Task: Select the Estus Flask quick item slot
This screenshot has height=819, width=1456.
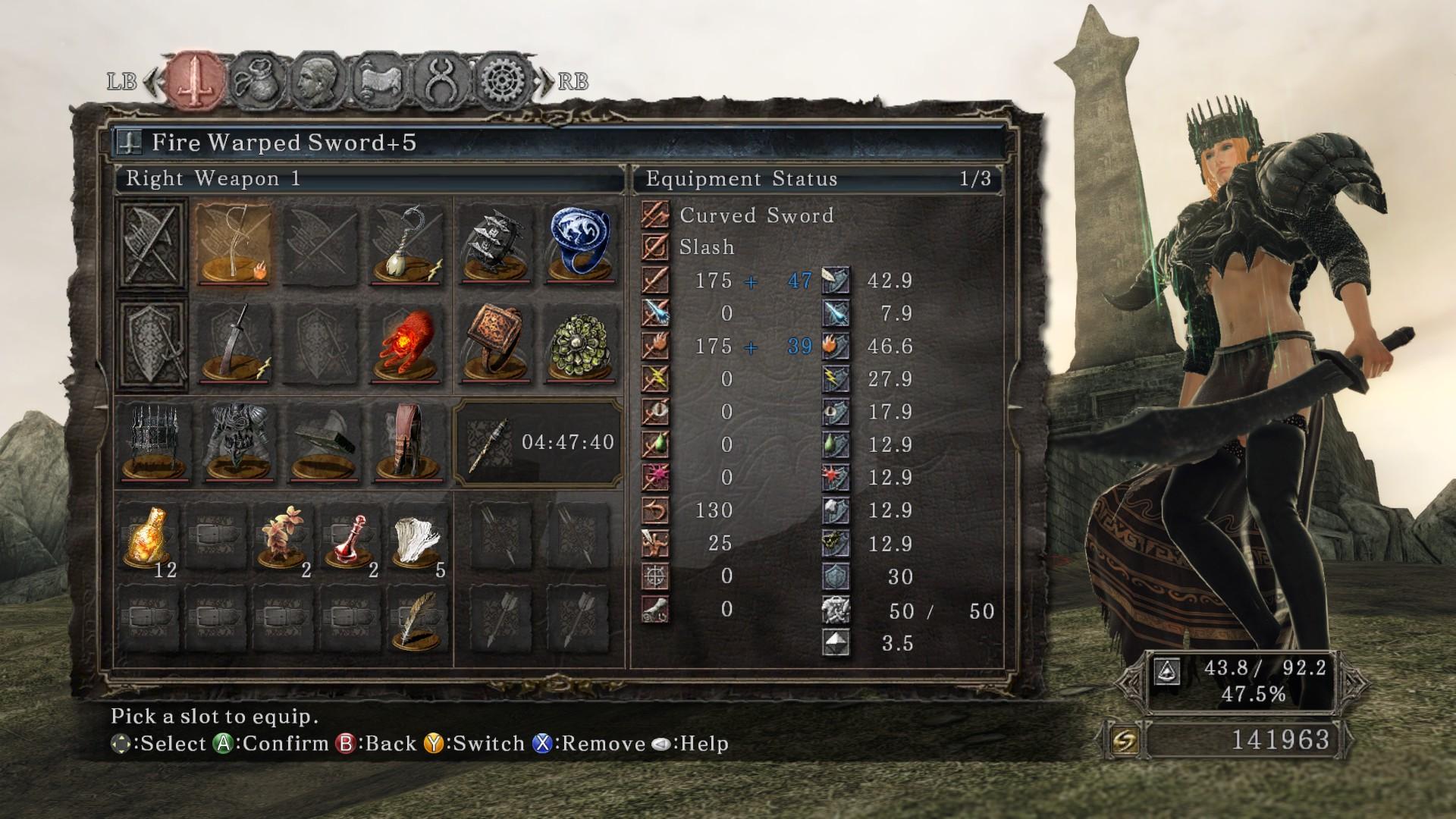Action: click(x=149, y=537)
